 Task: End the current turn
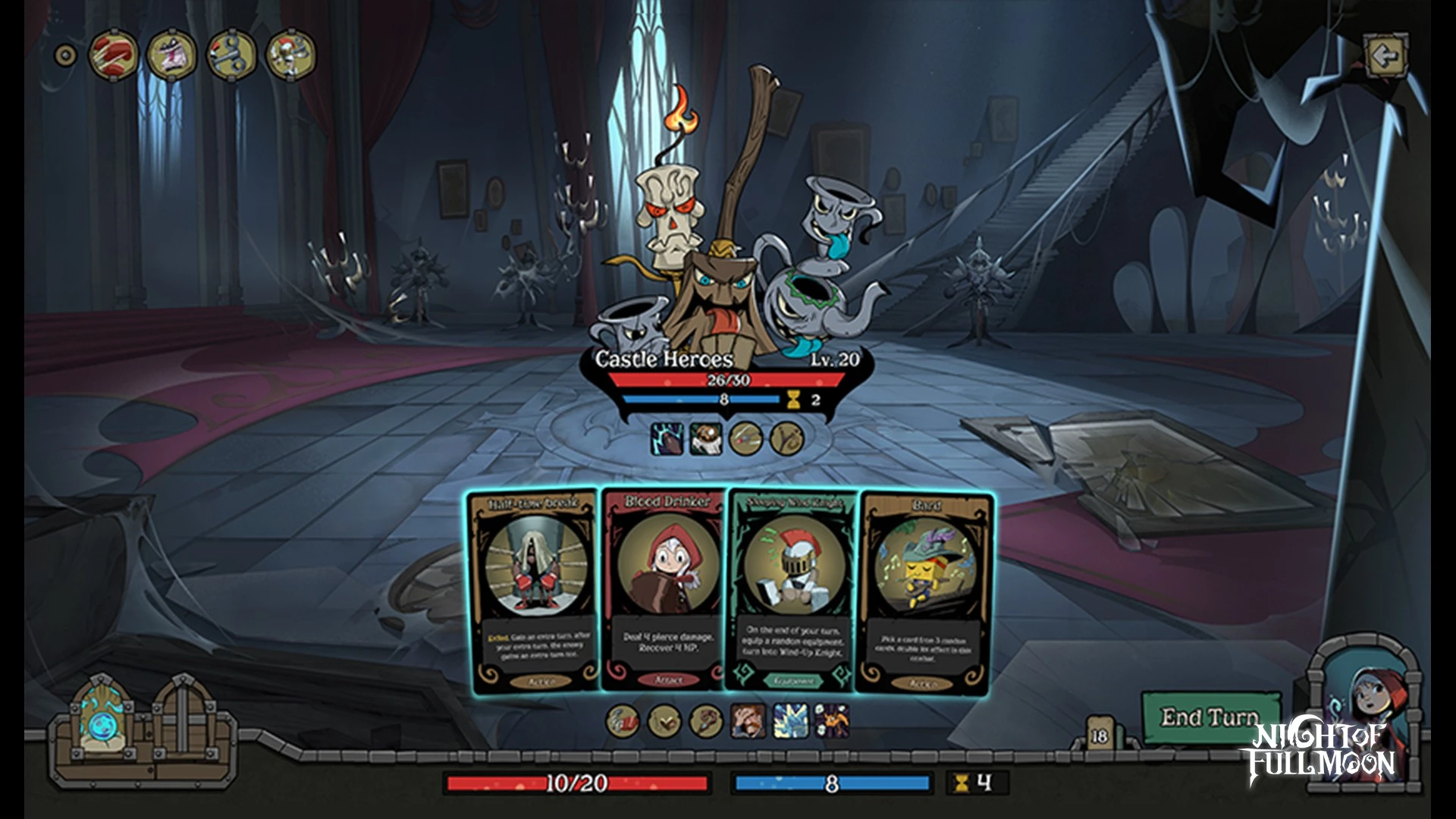[1209, 717]
